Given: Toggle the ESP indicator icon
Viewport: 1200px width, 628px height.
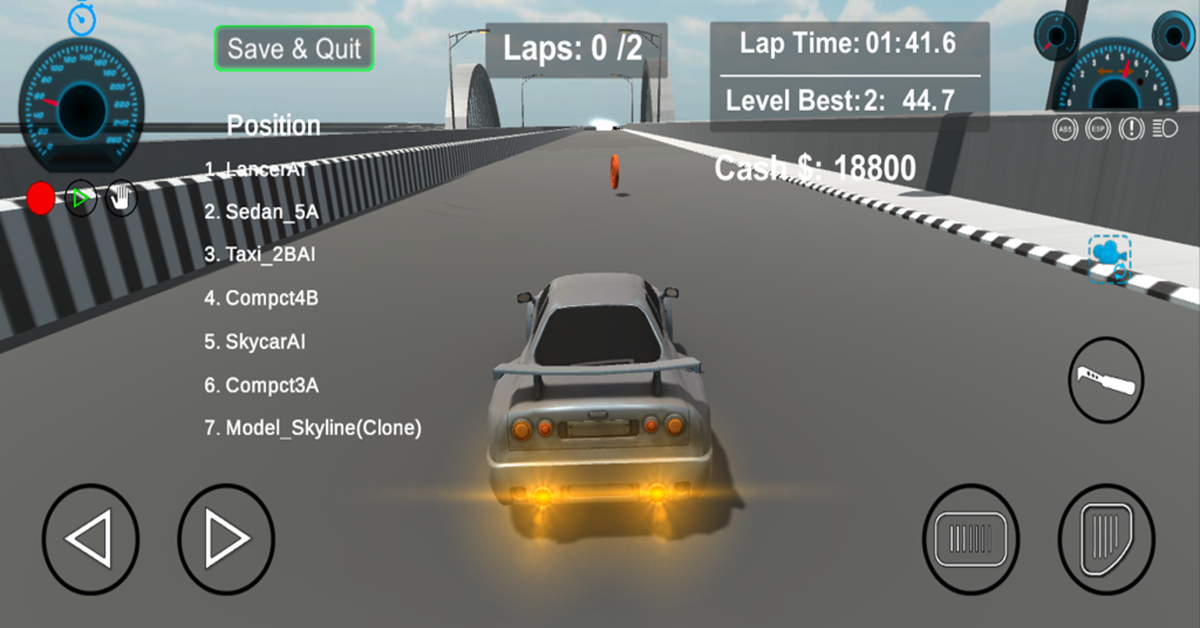Looking at the screenshot, I should pos(1098,128).
